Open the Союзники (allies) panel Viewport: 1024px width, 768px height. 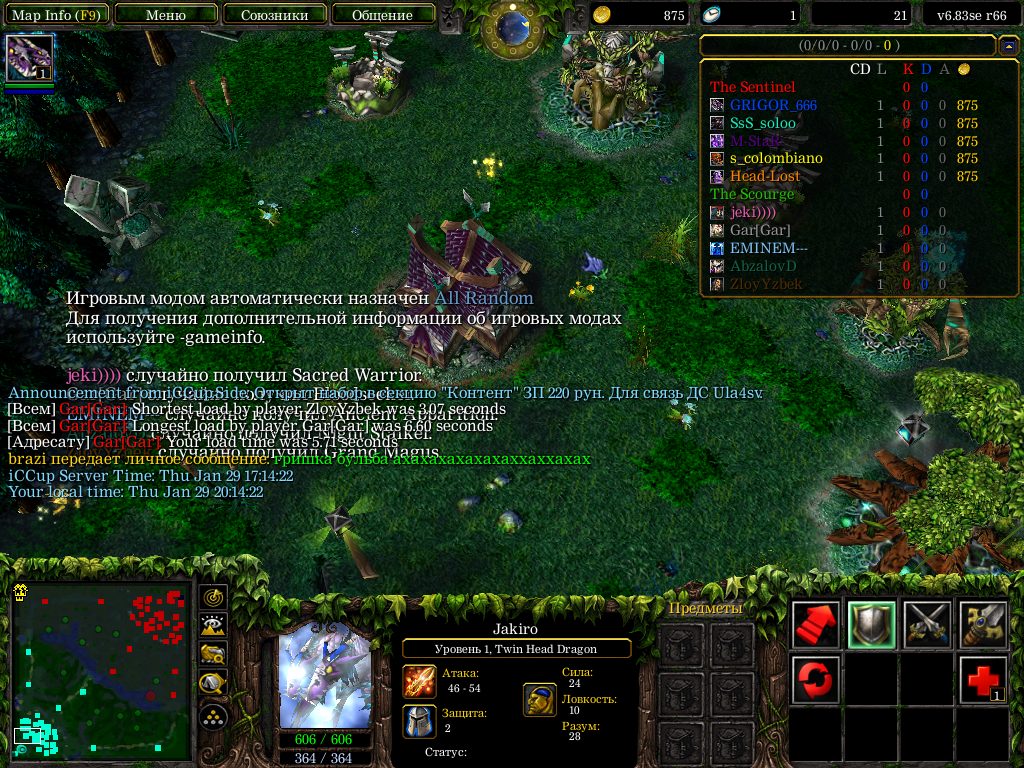(x=273, y=15)
